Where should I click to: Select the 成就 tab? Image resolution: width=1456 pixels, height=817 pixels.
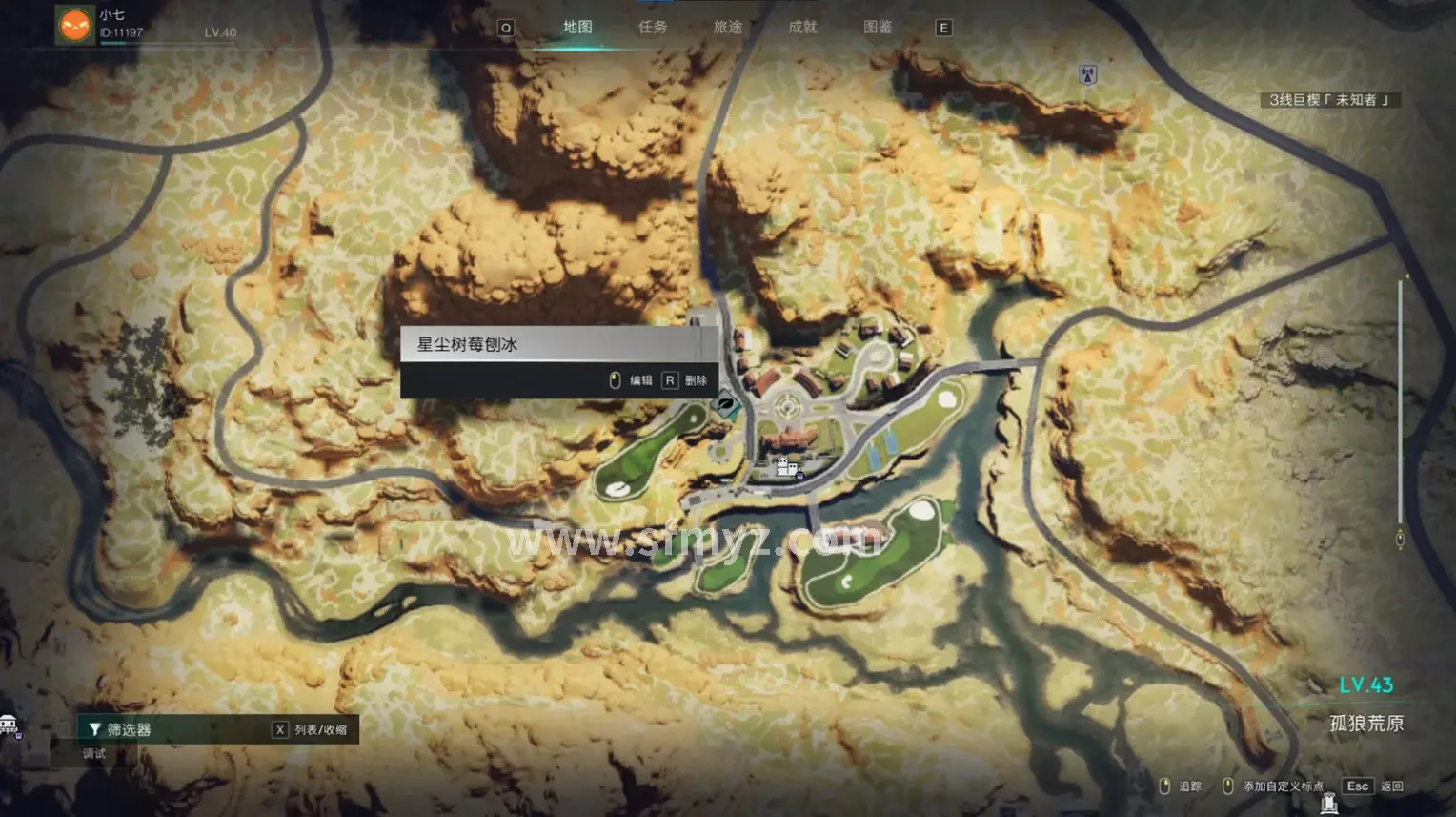click(802, 28)
